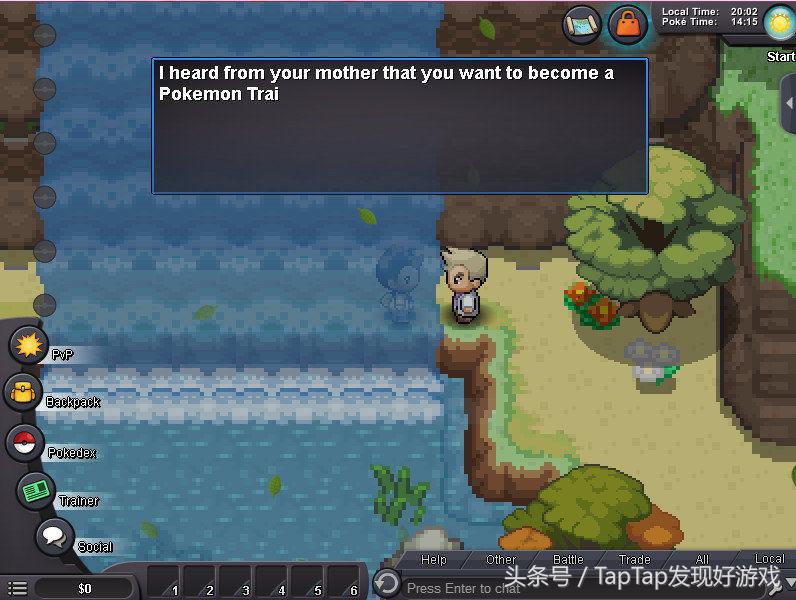796x600 pixels.
Task: Open the PvP menu
Action: 30,347
